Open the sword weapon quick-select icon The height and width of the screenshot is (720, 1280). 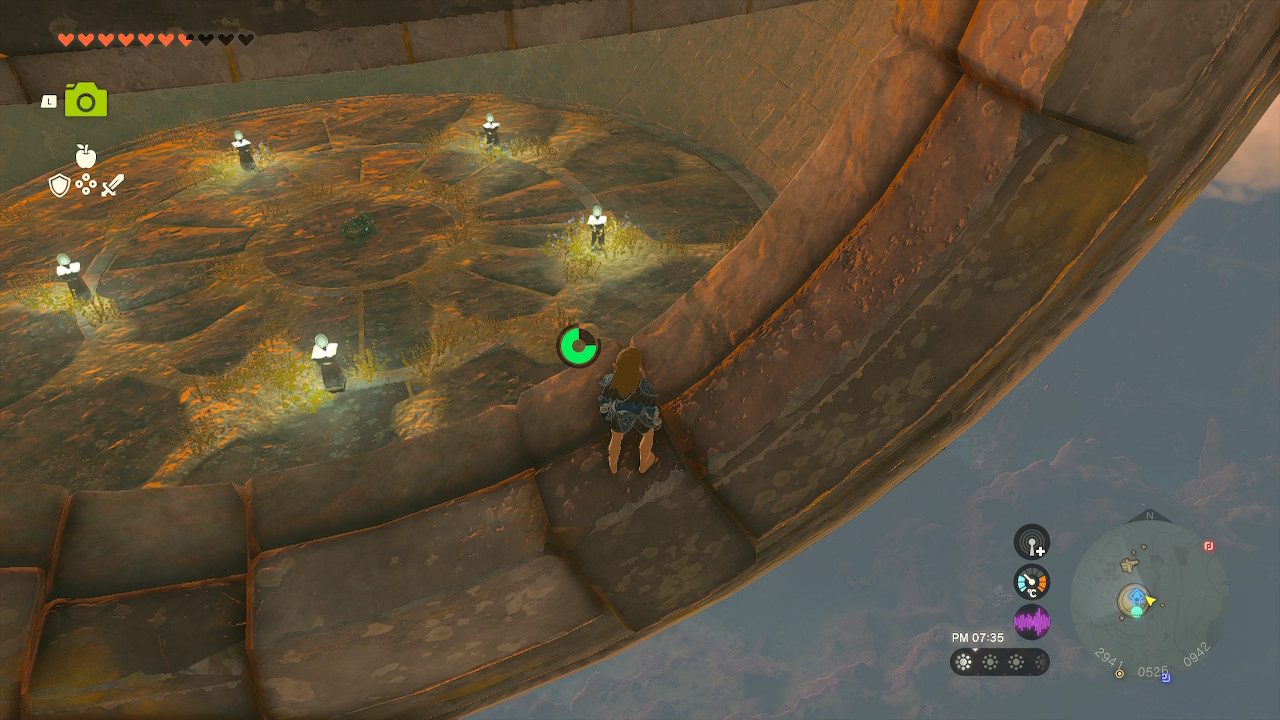(x=112, y=185)
